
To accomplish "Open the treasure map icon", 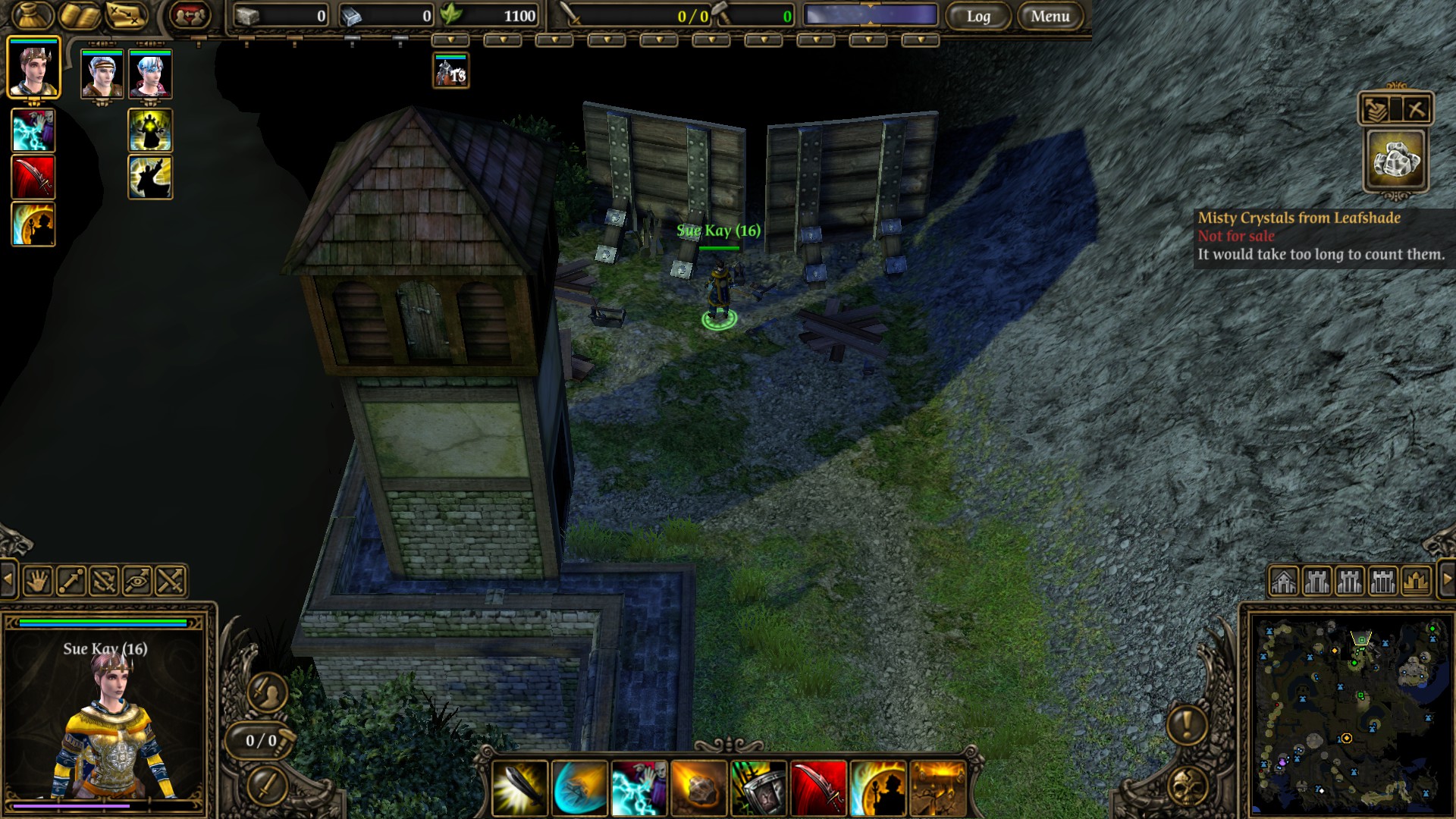I will click(x=126, y=14).
